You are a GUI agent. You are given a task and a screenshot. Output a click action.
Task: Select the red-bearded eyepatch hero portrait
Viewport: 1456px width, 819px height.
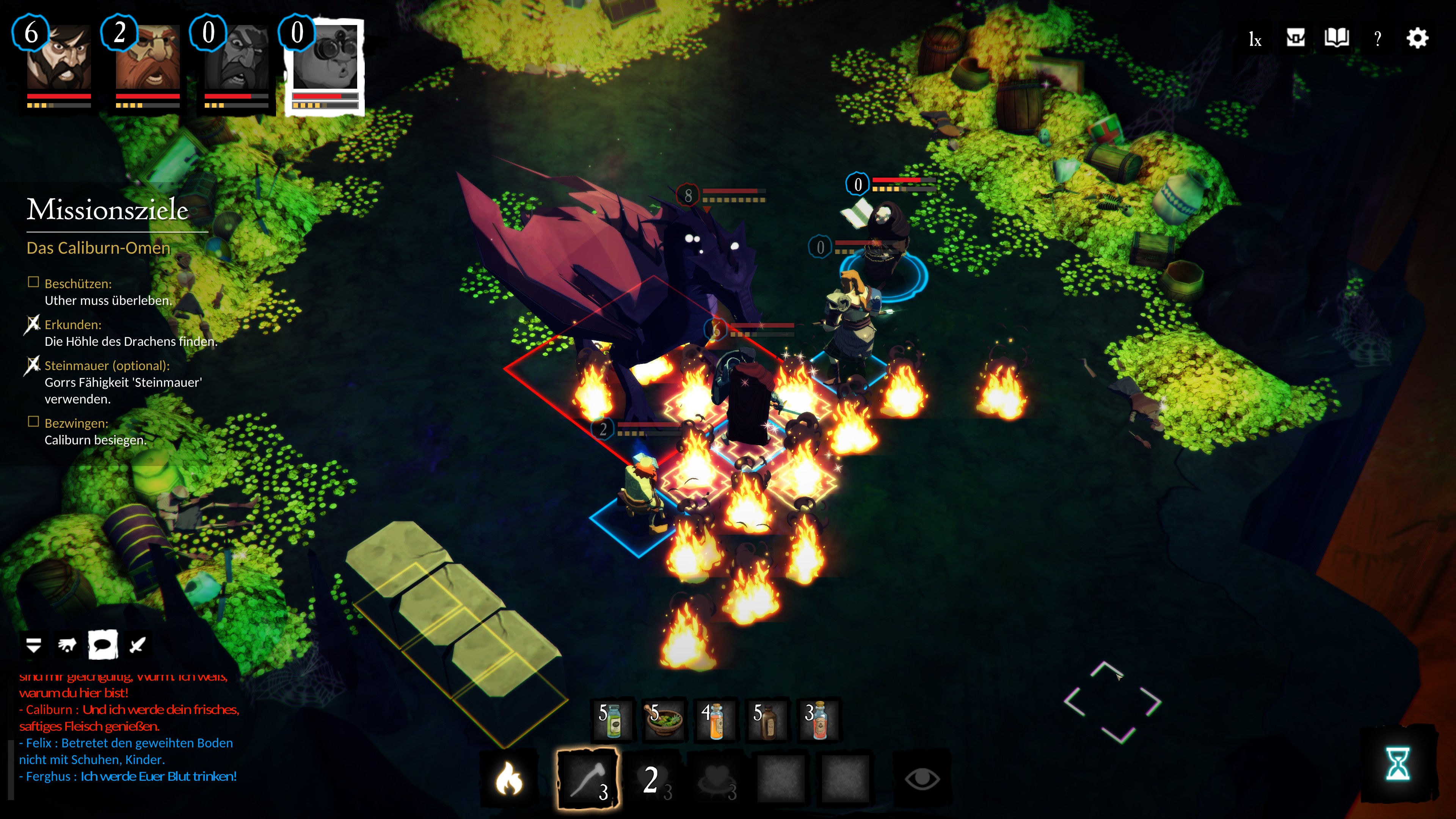point(147,57)
